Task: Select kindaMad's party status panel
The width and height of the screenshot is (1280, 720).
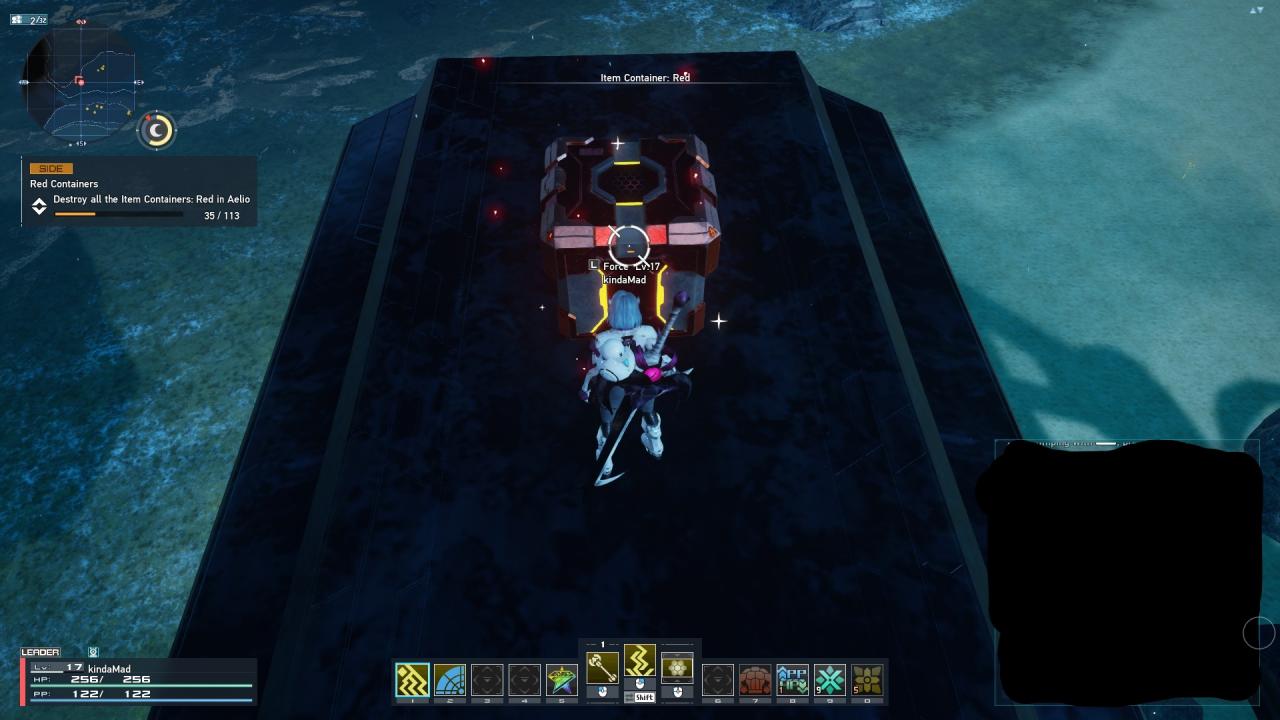Action: 138,680
